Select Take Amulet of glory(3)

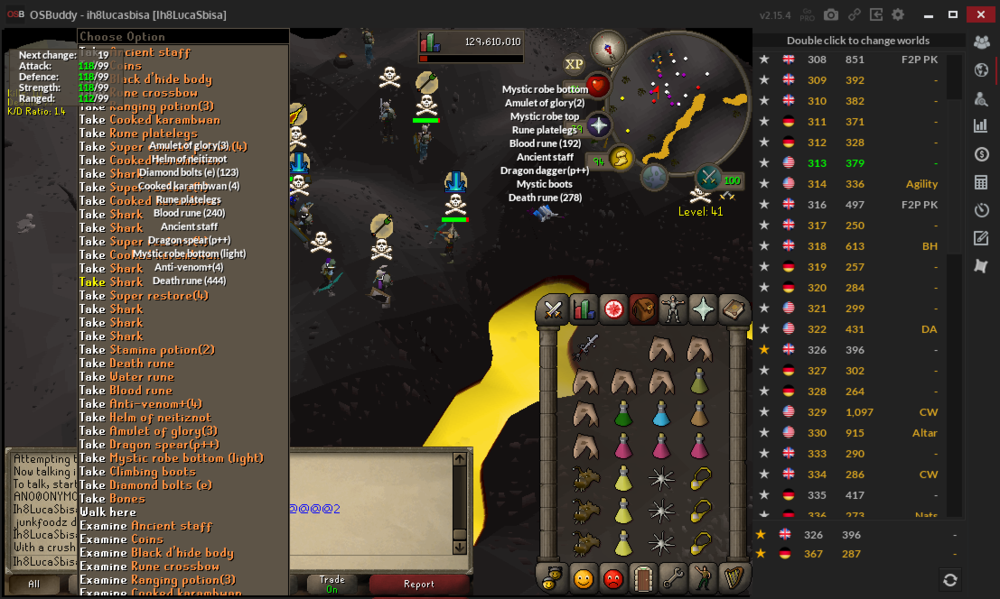pyautogui.click(x=149, y=431)
